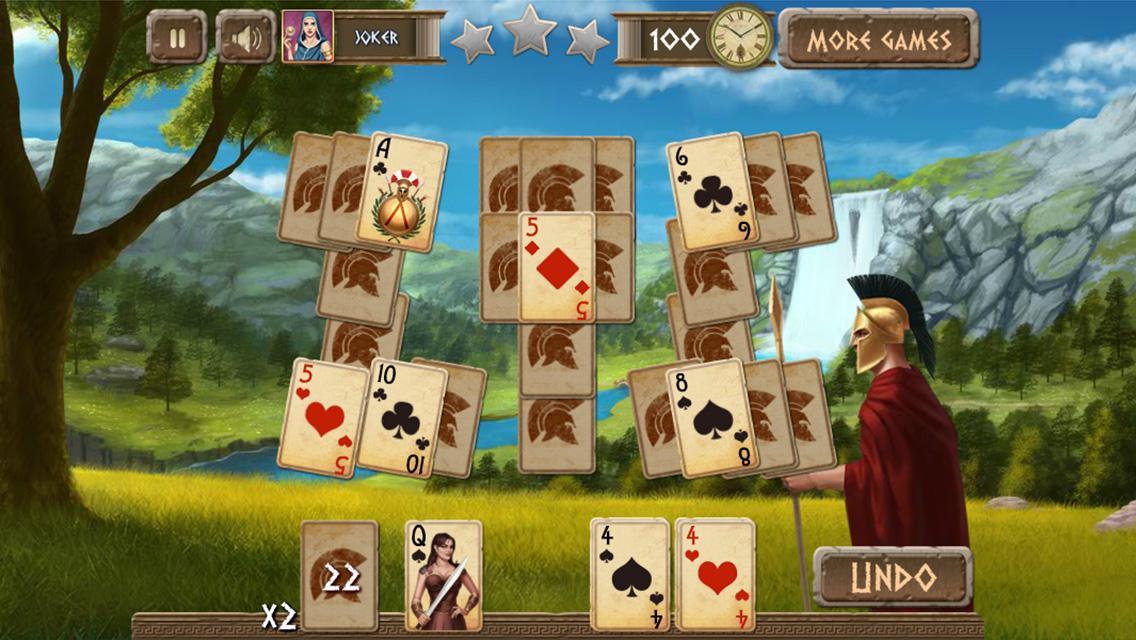
Task: Select the Queen warrior card
Action: [x=443, y=575]
